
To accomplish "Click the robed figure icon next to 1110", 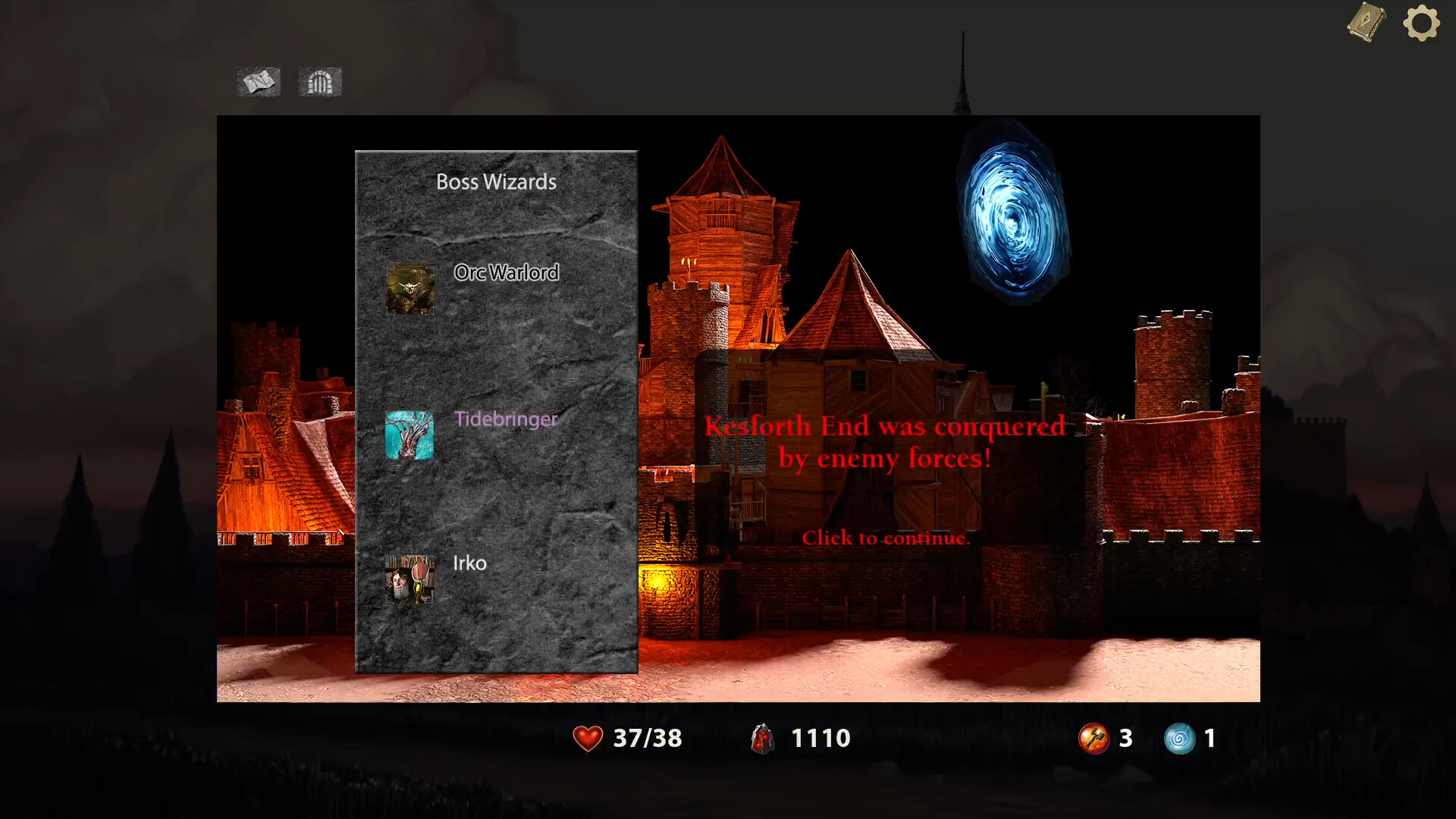I will click(x=762, y=738).
